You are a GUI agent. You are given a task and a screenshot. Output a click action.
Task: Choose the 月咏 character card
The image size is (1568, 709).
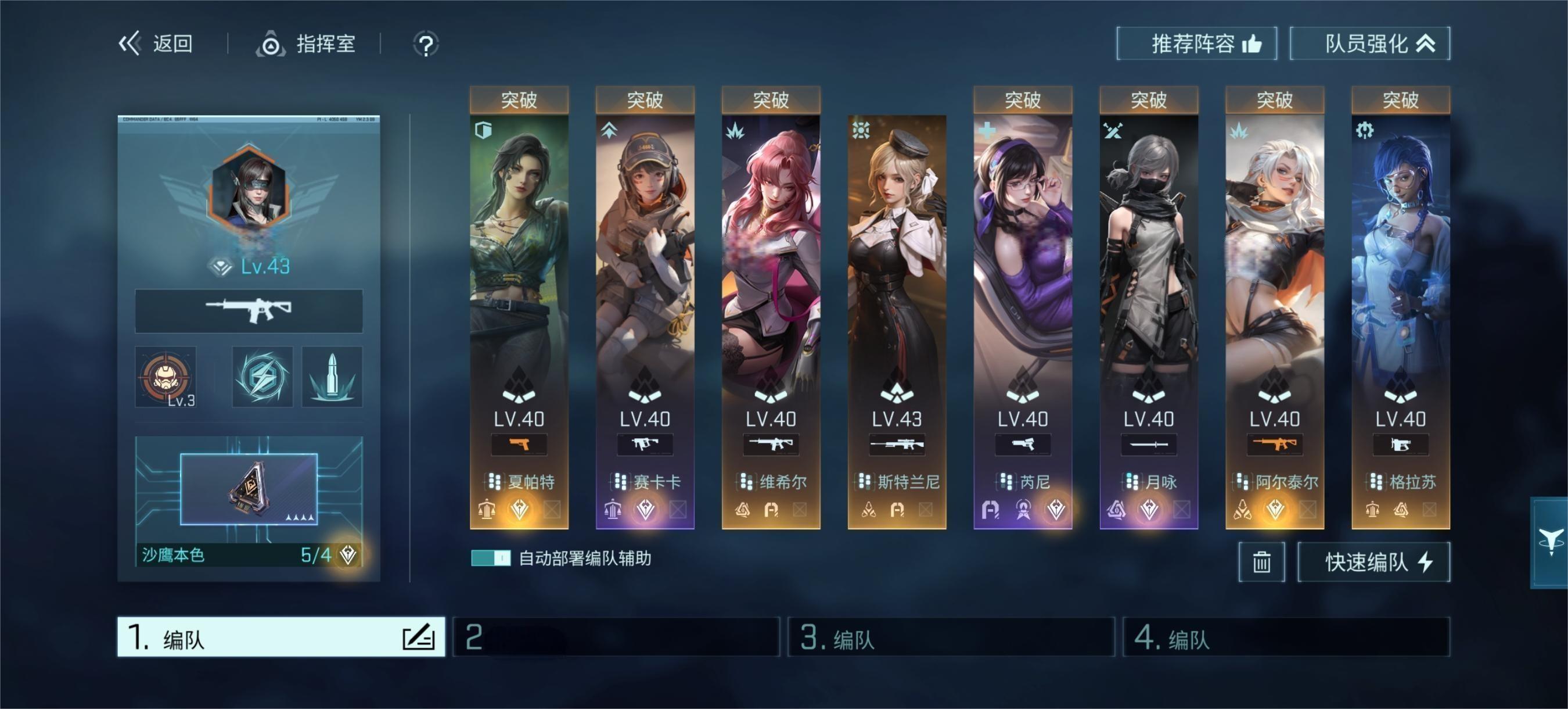[x=1149, y=274]
